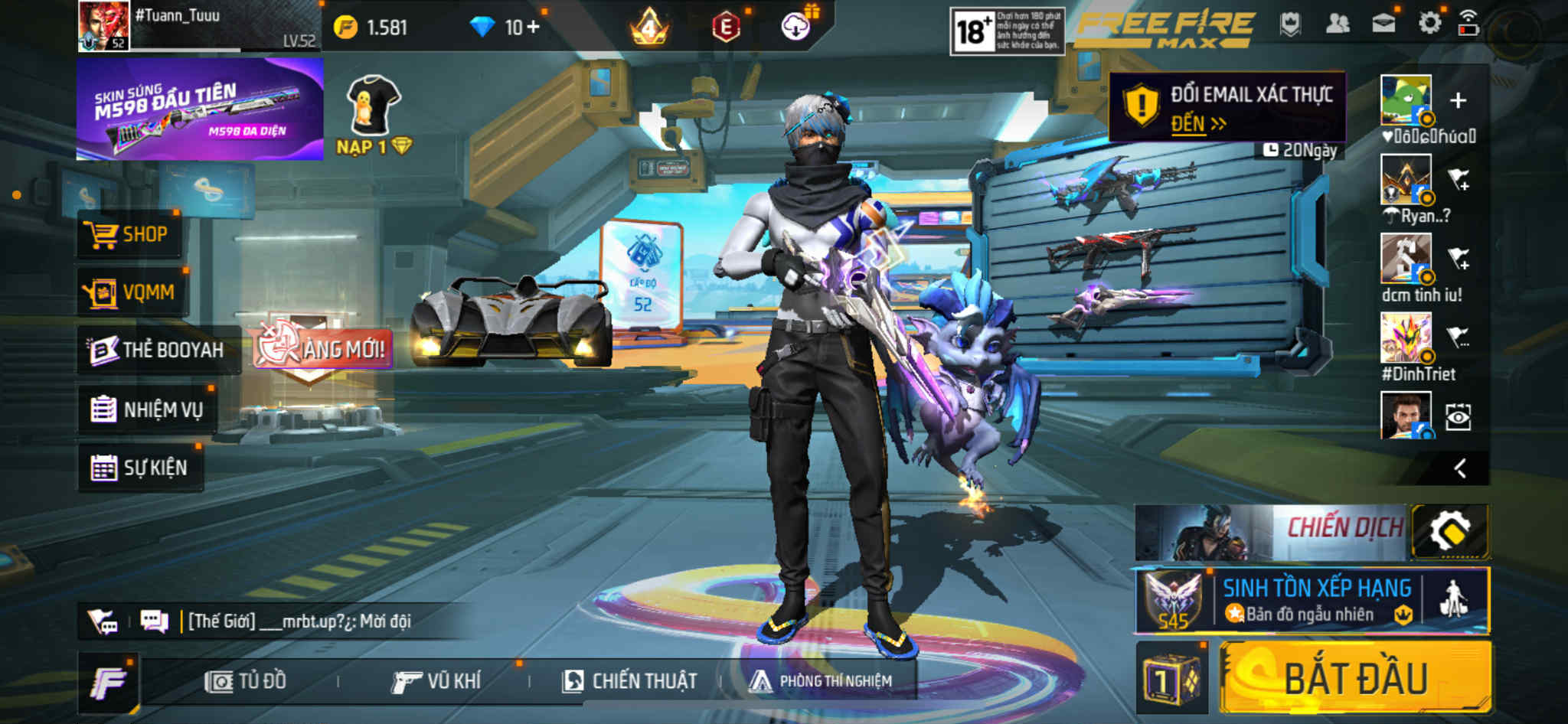Open the settings gear icon
1568x724 pixels.
click(1429, 23)
